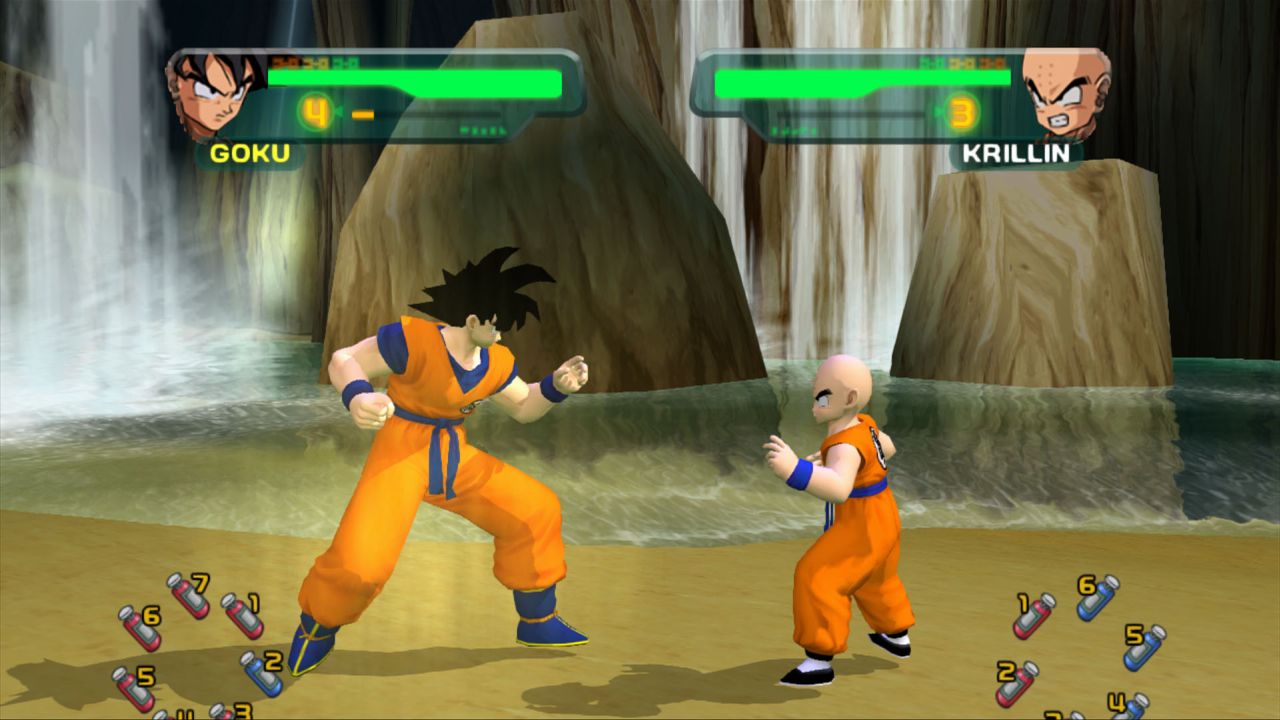
Task: Select Goku's red capsule number 5
Action: point(133,689)
